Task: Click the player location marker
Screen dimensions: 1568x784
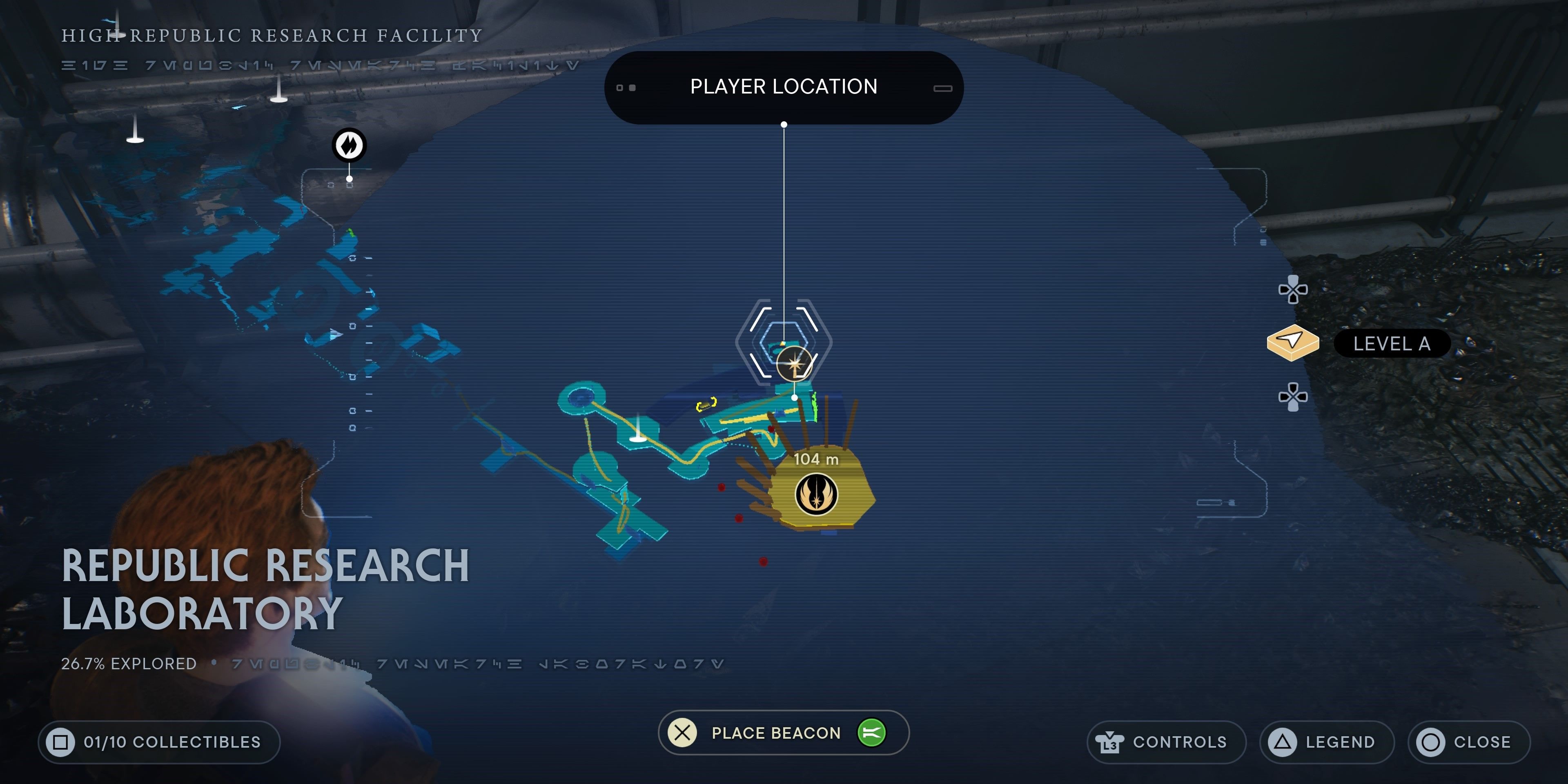Action: [794, 364]
